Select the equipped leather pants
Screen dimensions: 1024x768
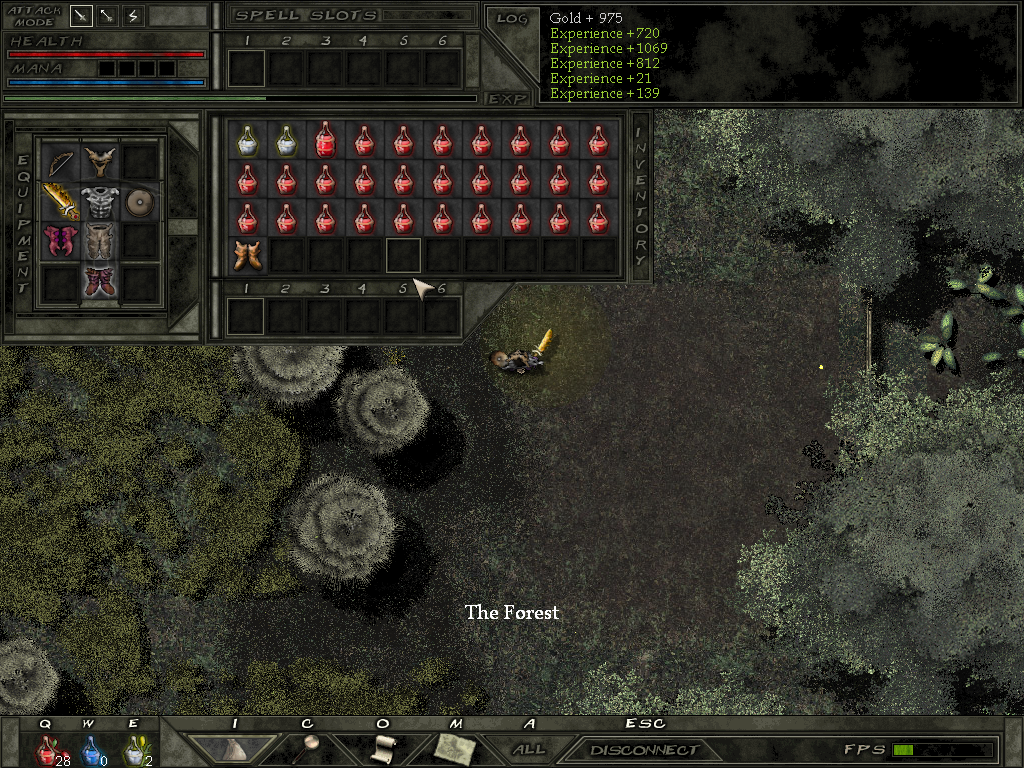click(x=99, y=241)
